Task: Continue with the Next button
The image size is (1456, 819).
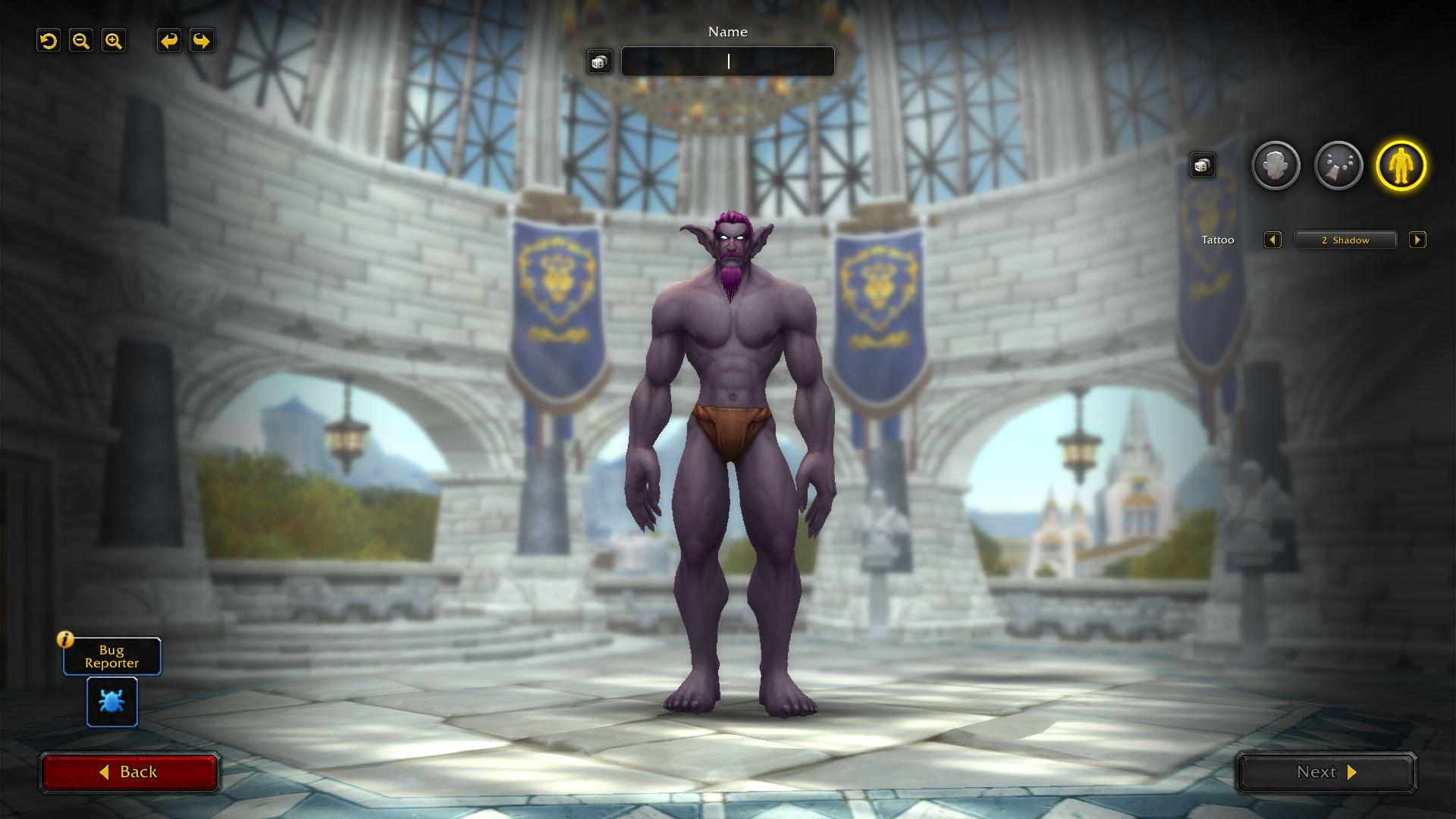Action: point(1326,772)
